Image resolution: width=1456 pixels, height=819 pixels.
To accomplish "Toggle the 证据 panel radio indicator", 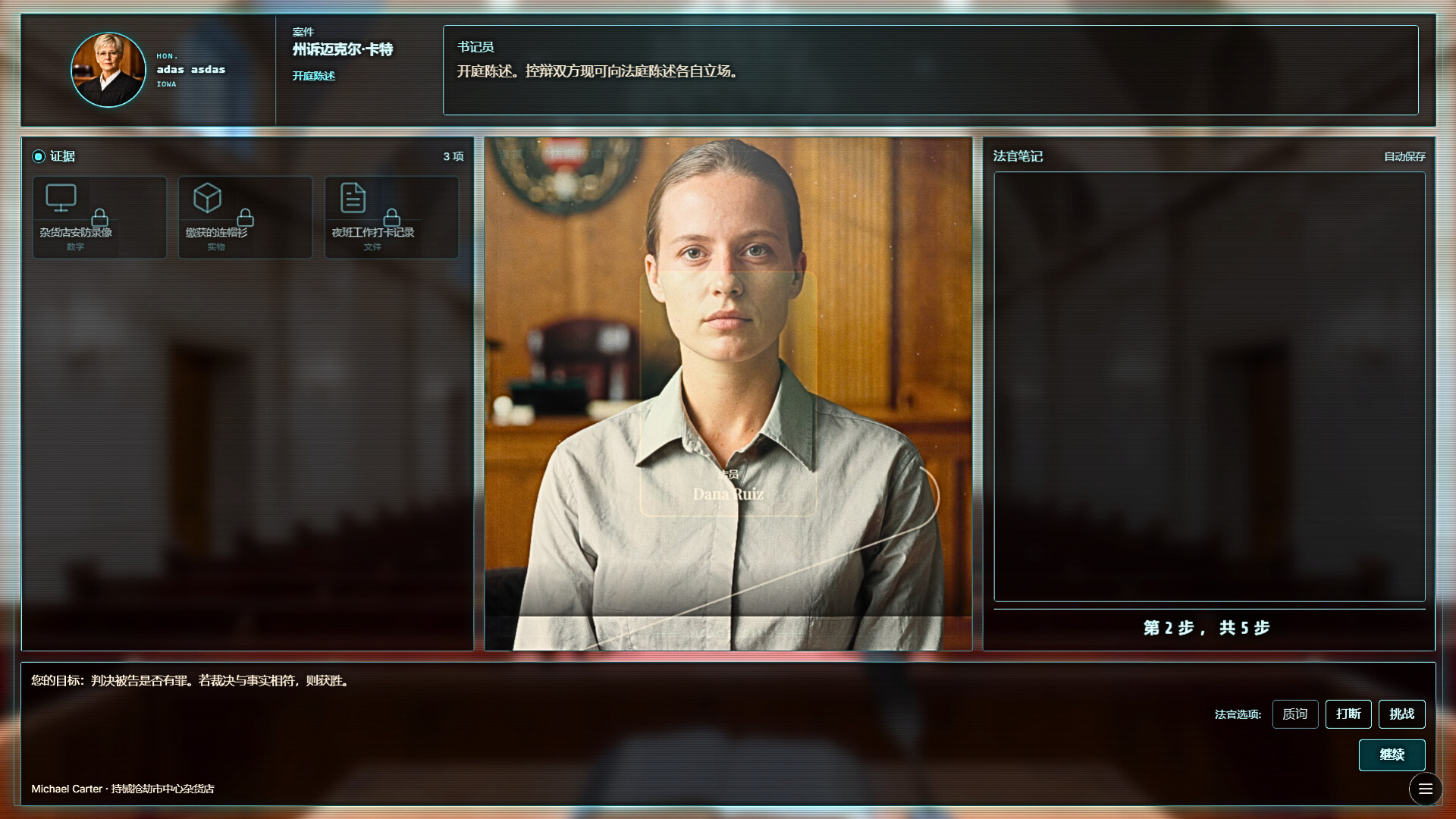I will point(39,156).
